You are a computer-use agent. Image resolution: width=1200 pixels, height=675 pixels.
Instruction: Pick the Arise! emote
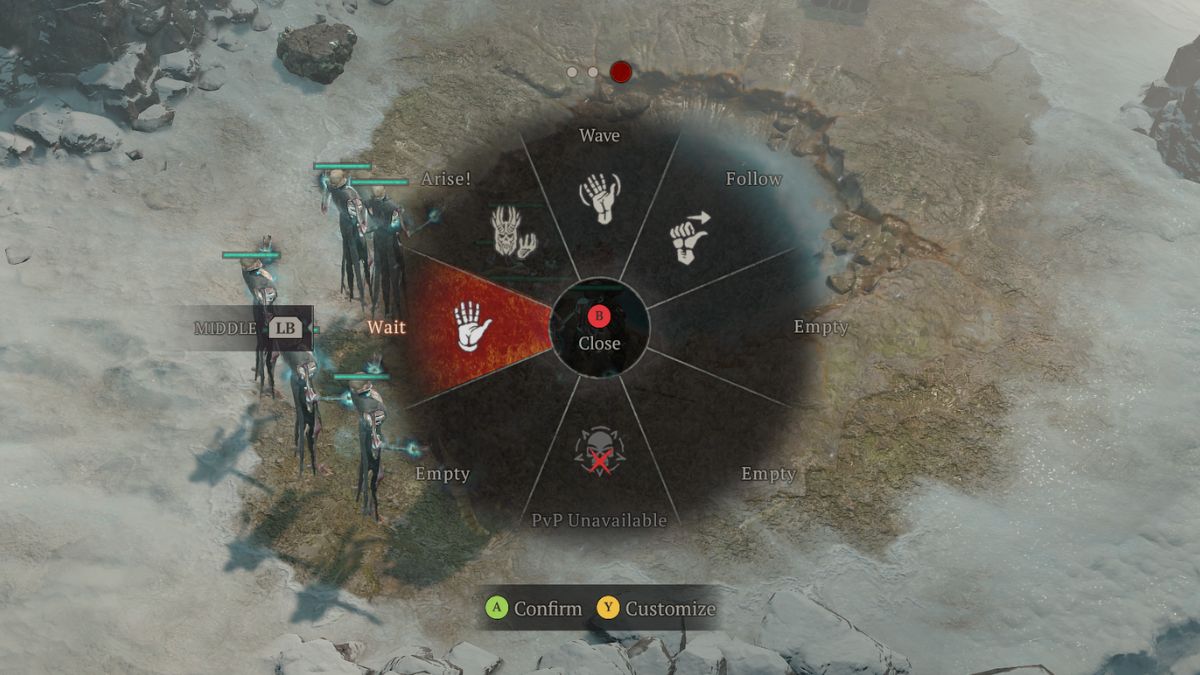[513, 232]
